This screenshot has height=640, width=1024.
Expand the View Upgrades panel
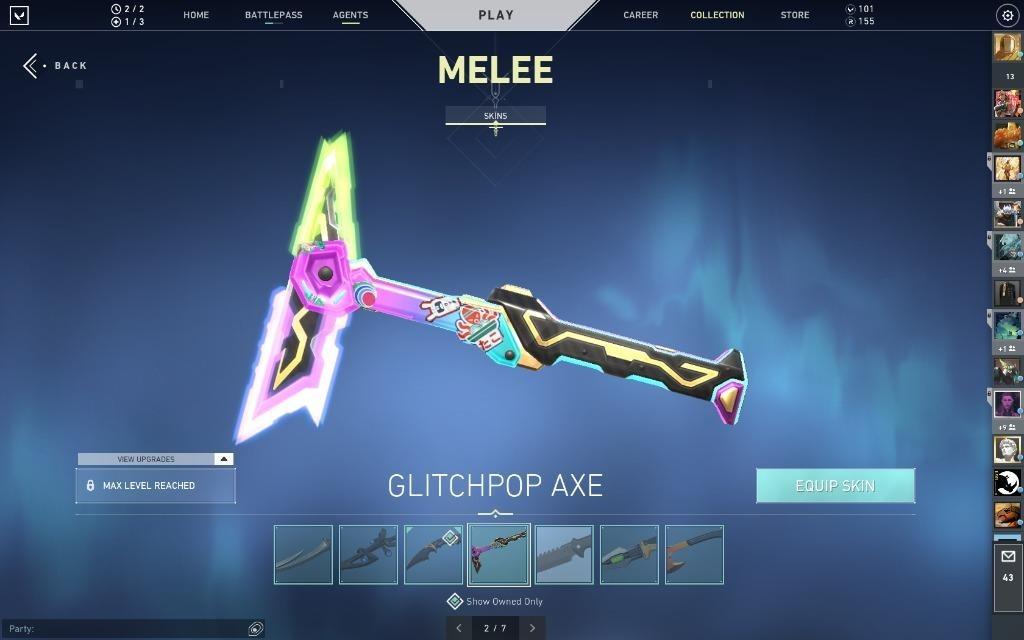tap(155, 459)
